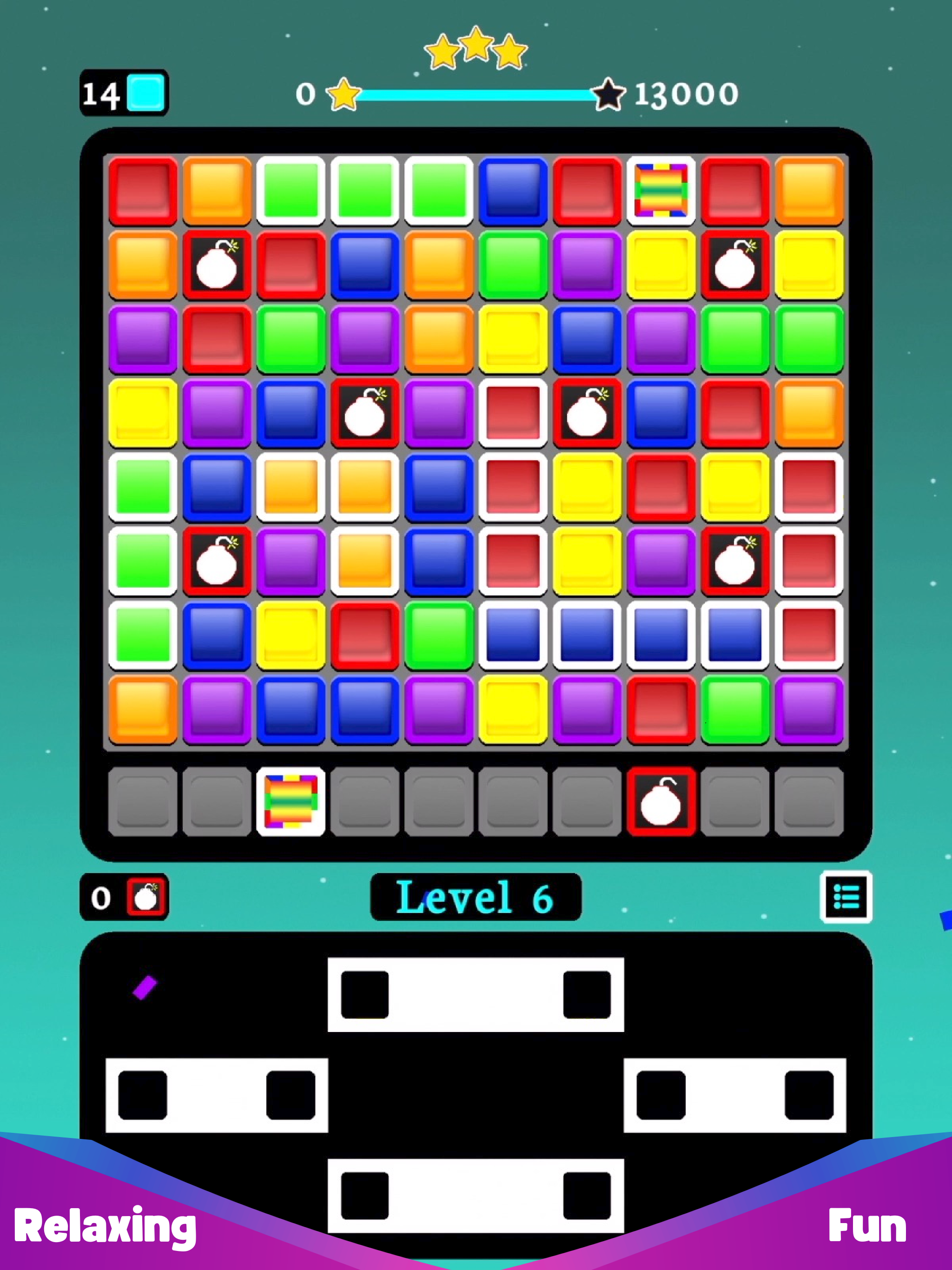
Task: Tap the dark star next to 13000
Action: pyautogui.click(x=608, y=93)
